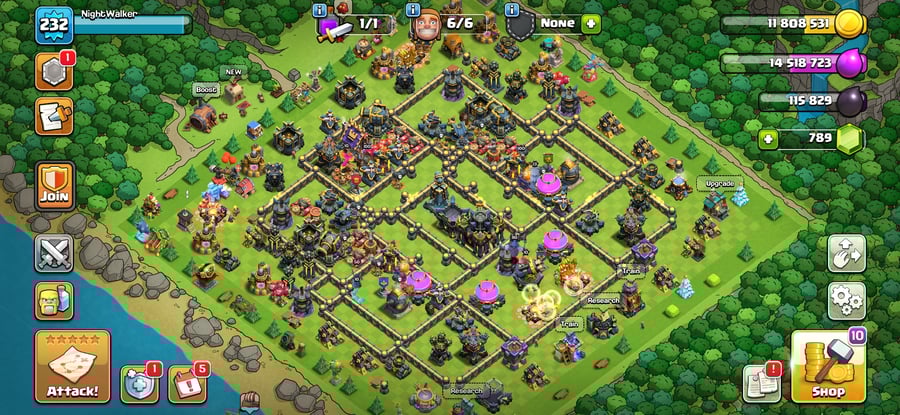Open the hexagon icon with red notification
900x415 pixels.
pos(54,73)
